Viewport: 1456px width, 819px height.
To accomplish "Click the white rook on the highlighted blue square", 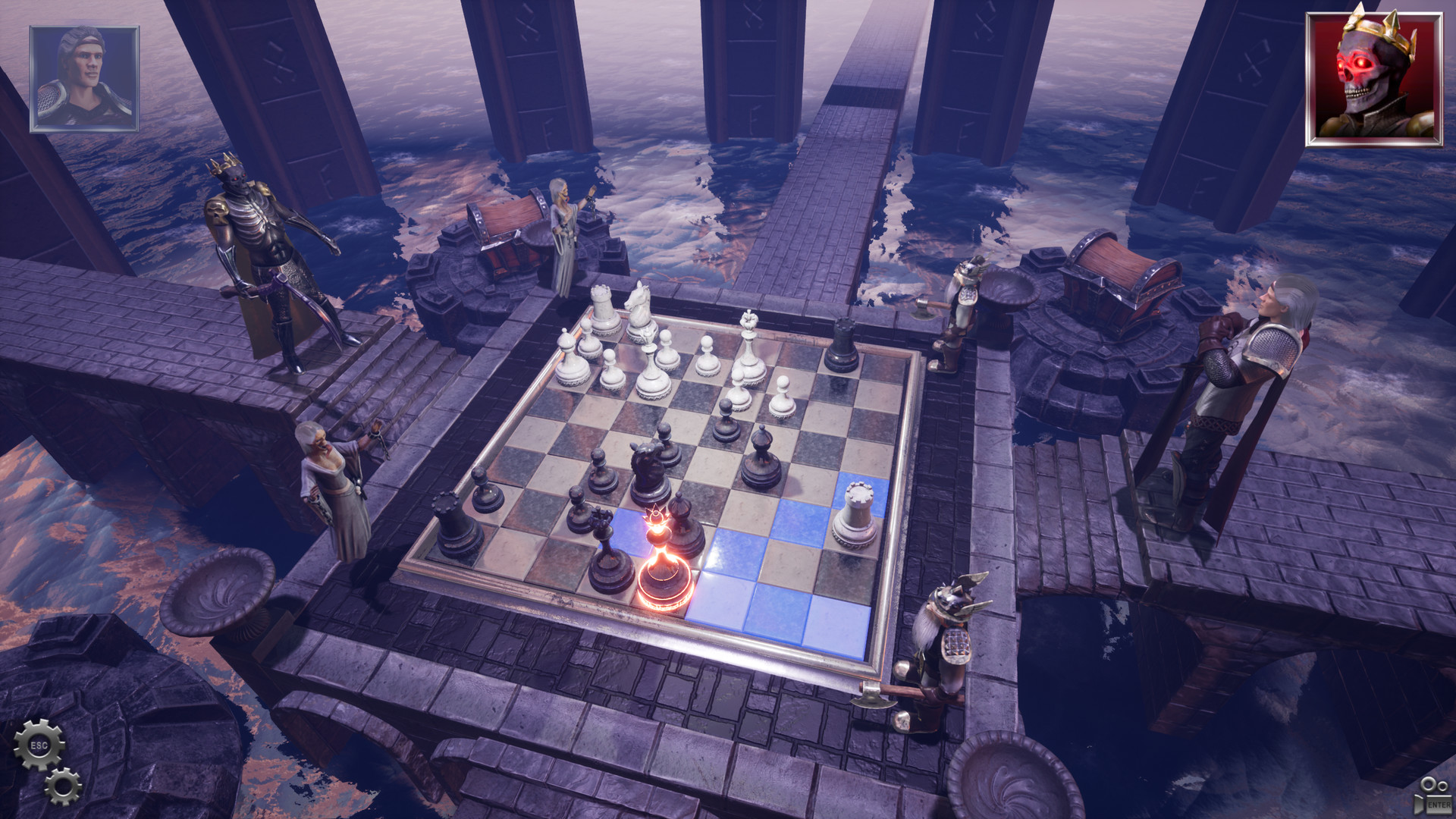I will click(x=853, y=513).
